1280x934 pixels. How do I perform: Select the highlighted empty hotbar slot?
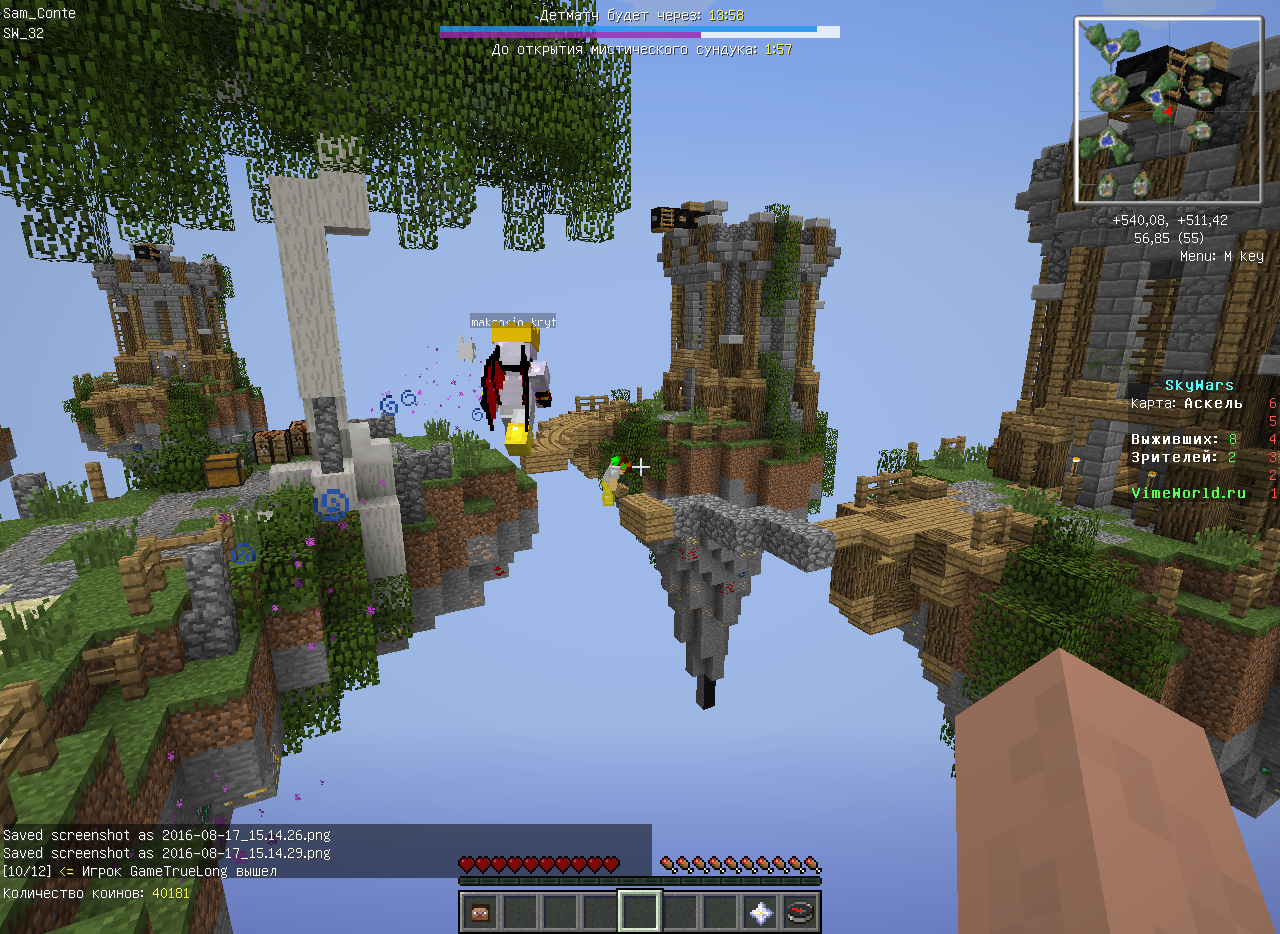coord(640,911)
